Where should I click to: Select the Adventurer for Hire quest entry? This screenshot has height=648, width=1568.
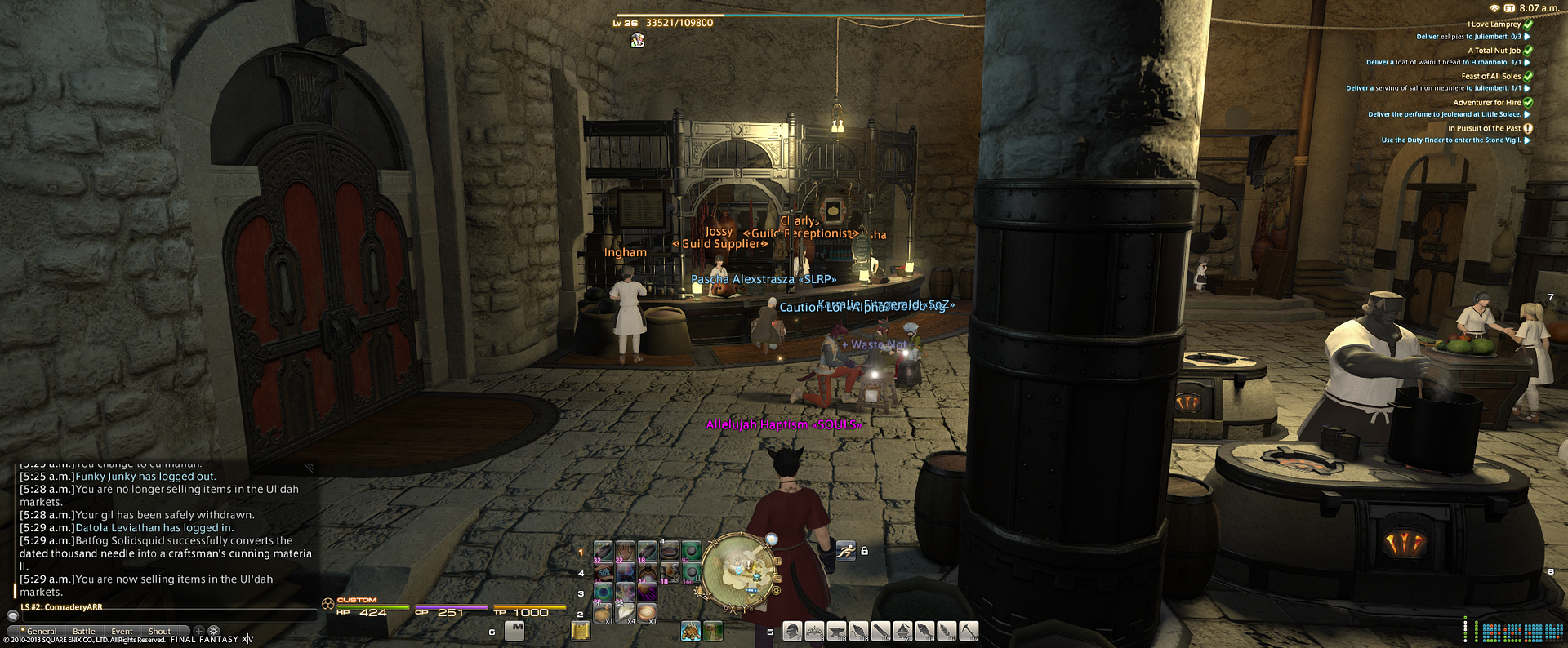1486,103
